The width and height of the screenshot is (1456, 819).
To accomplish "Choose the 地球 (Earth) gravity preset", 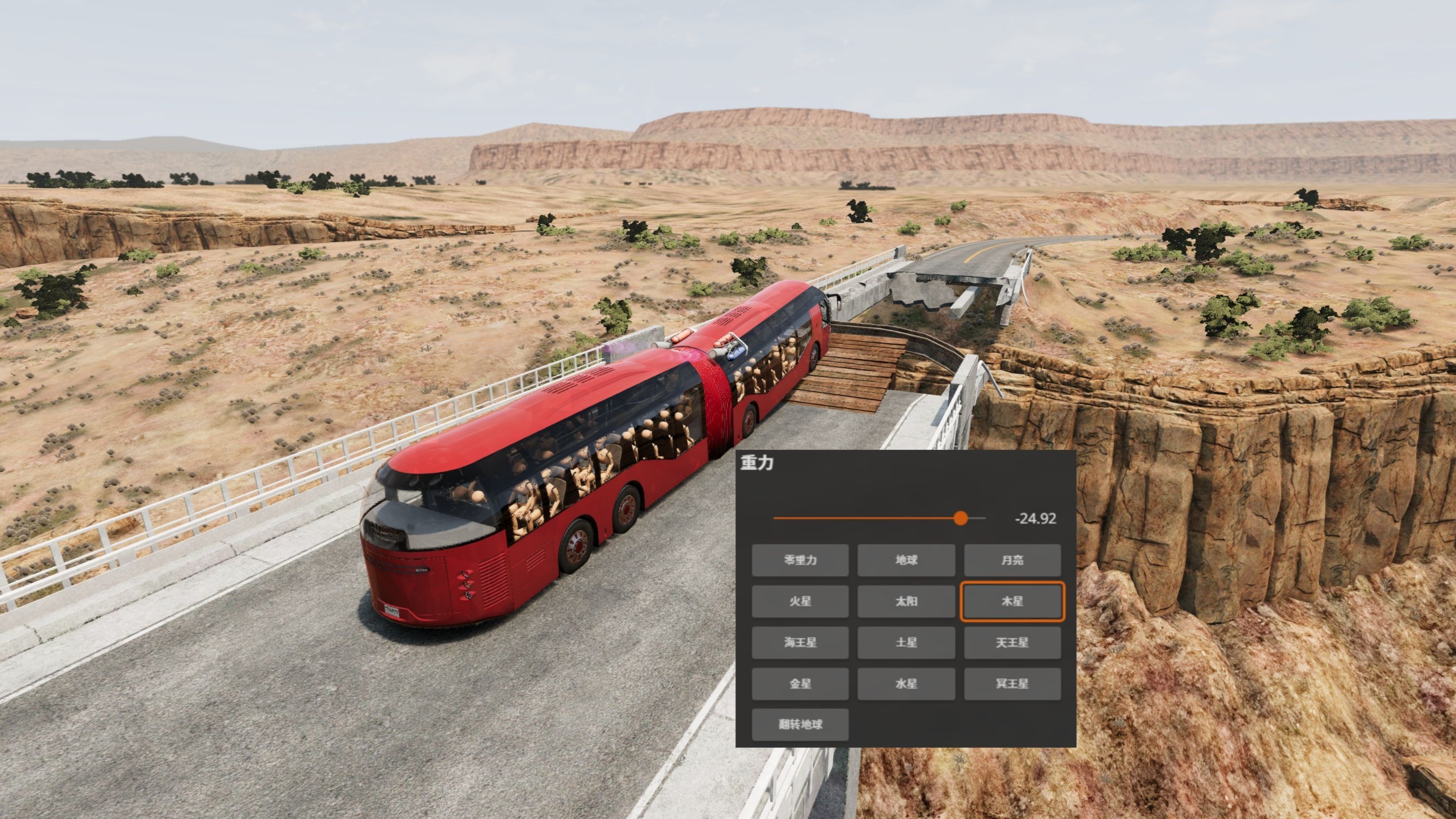I will [906, 560].
